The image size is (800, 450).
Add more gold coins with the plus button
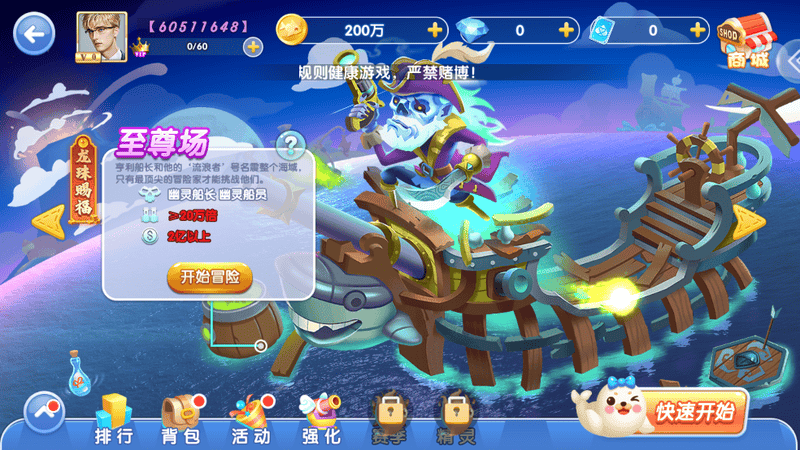pos(433,30)
